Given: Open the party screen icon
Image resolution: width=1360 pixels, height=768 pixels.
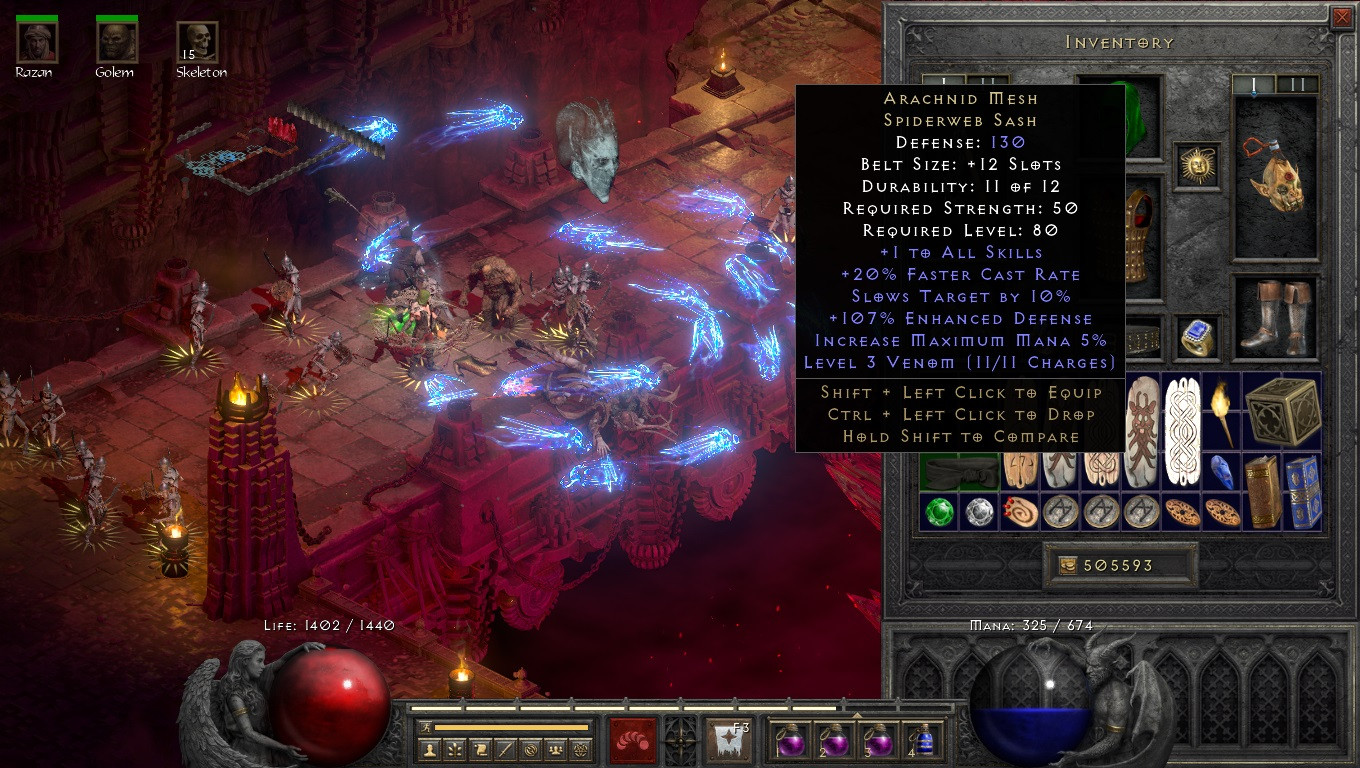Looking at the screenshot, I should 555,749.
